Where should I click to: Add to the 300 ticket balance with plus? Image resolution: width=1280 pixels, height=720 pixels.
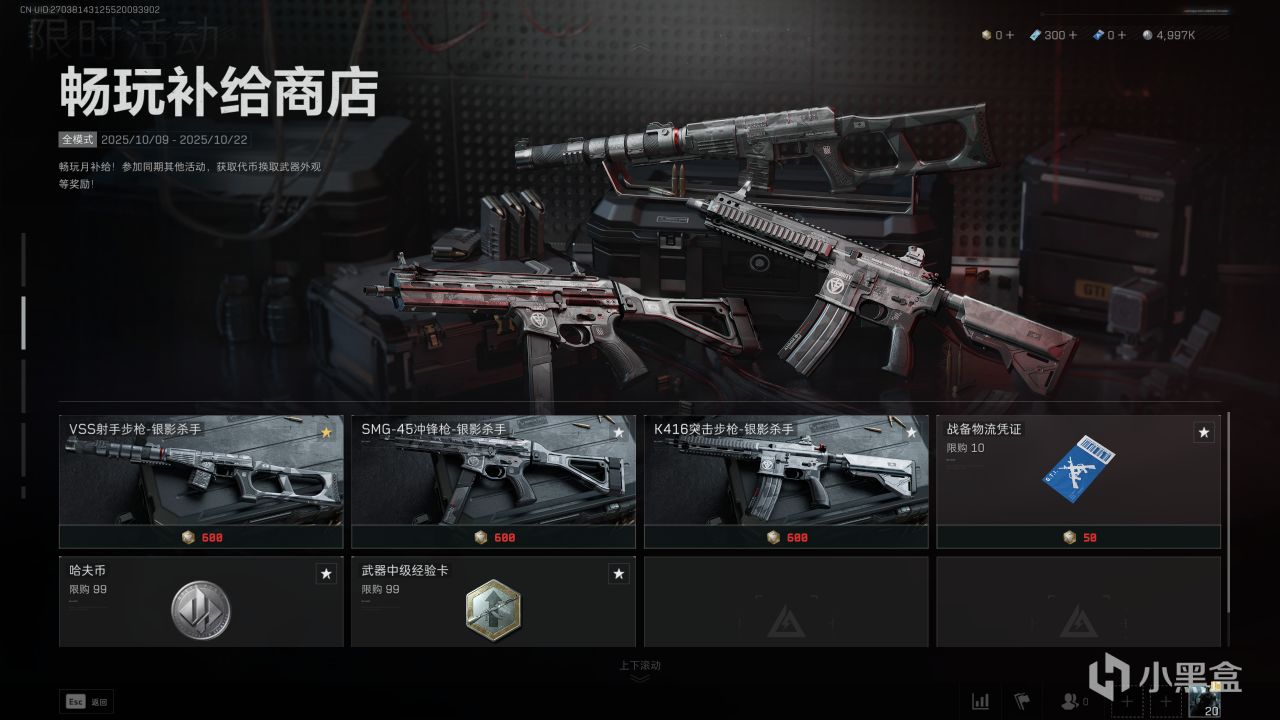[1073, 35]
